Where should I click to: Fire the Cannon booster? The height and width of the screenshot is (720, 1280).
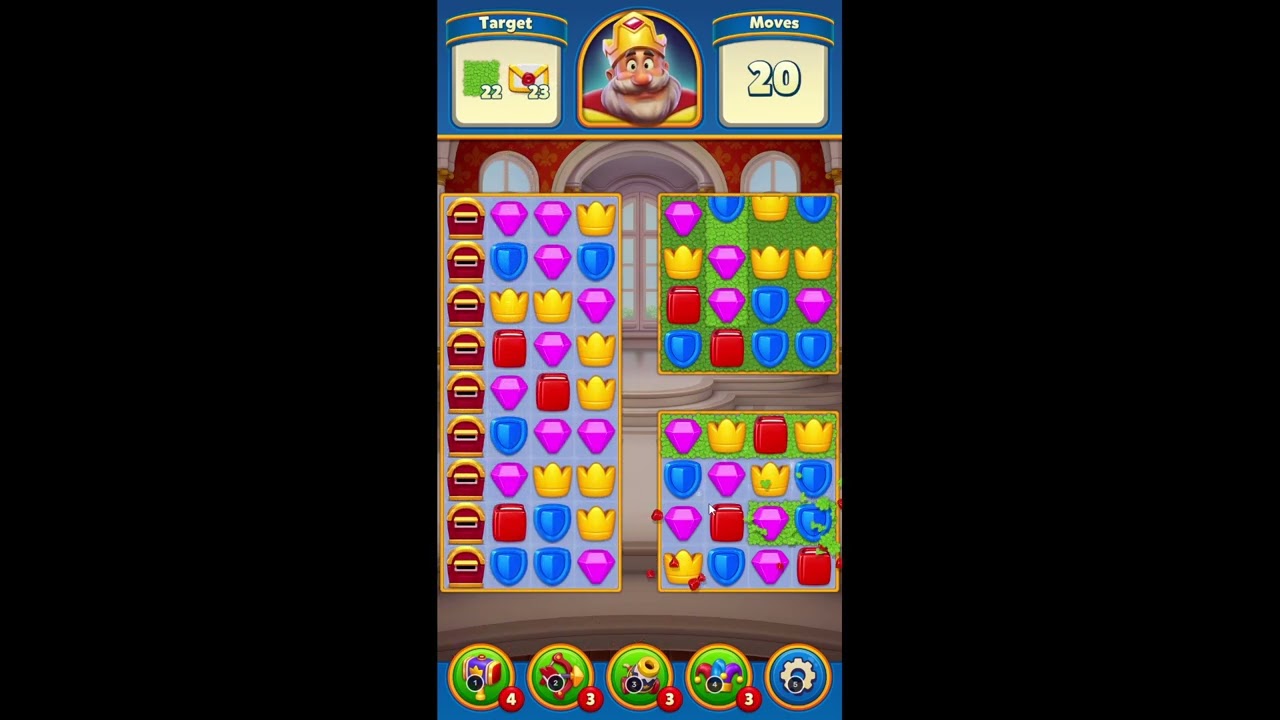click(640, 675)
